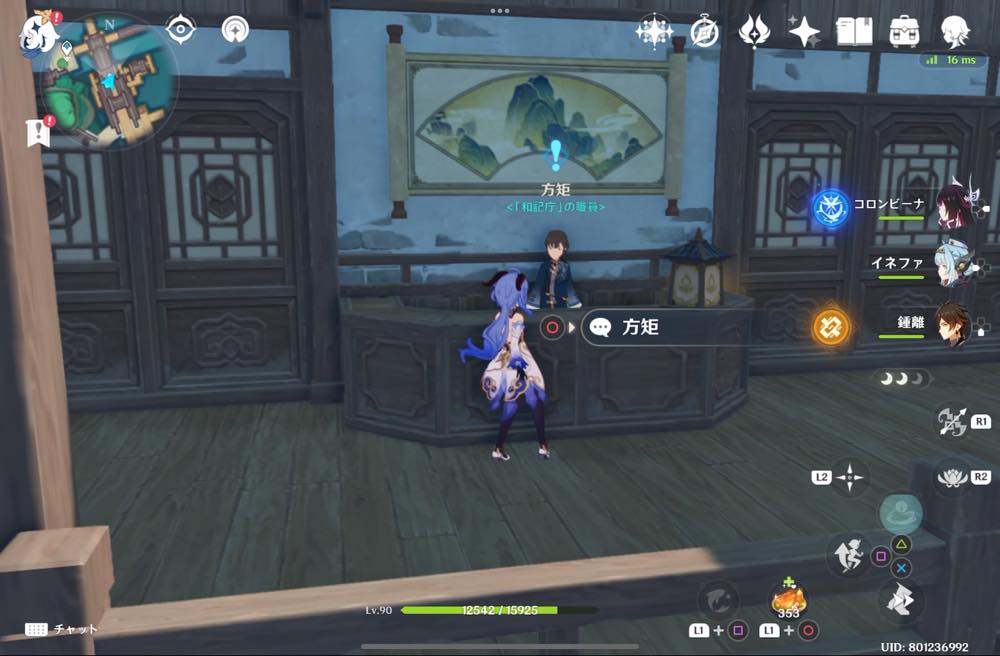Open the four-pointed star wish icon

pyautogui.click(x=804, y=31)
